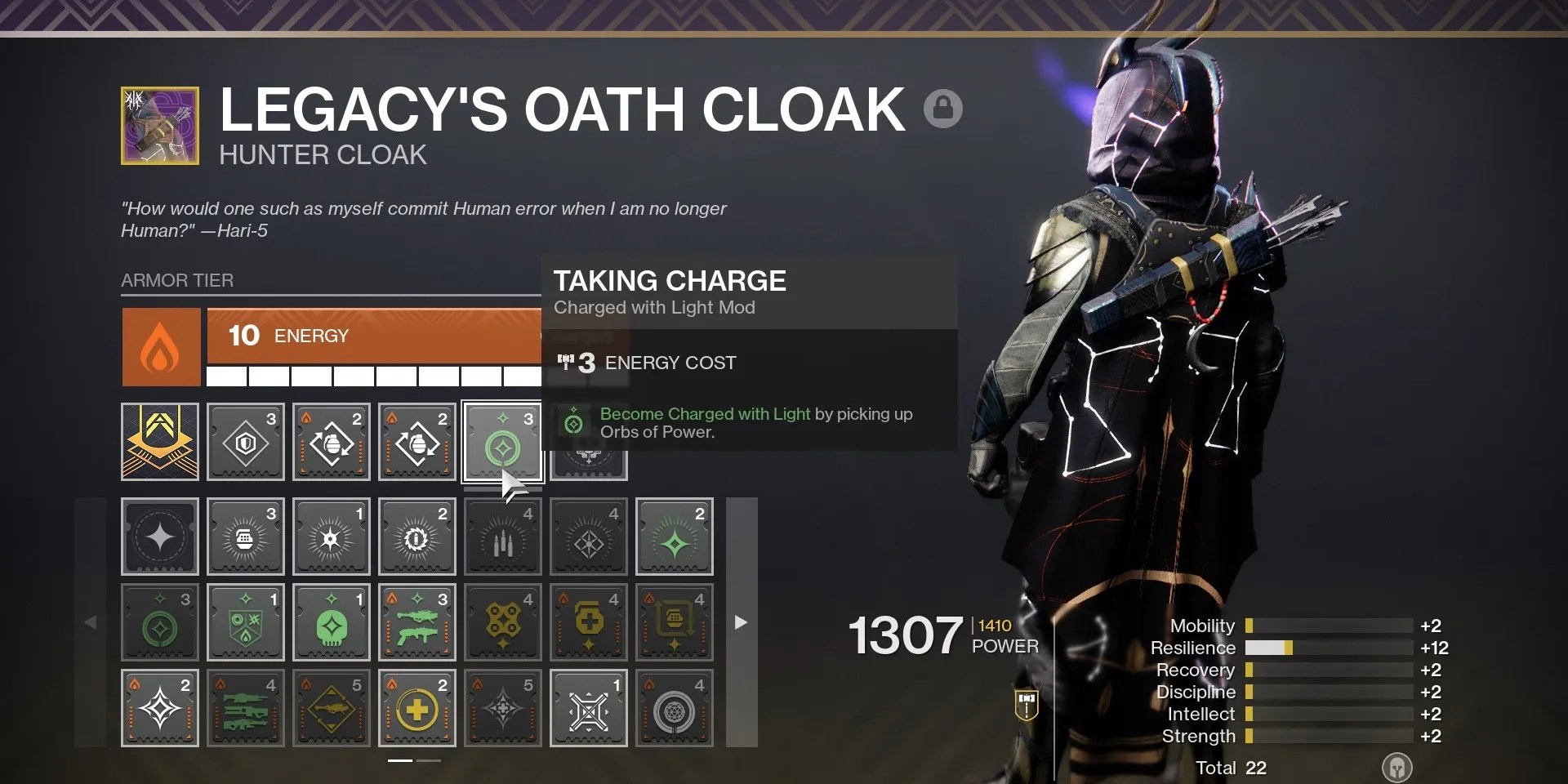Select the Taking Charge mod
This screenshot has height=784, width=1568.
502,441
